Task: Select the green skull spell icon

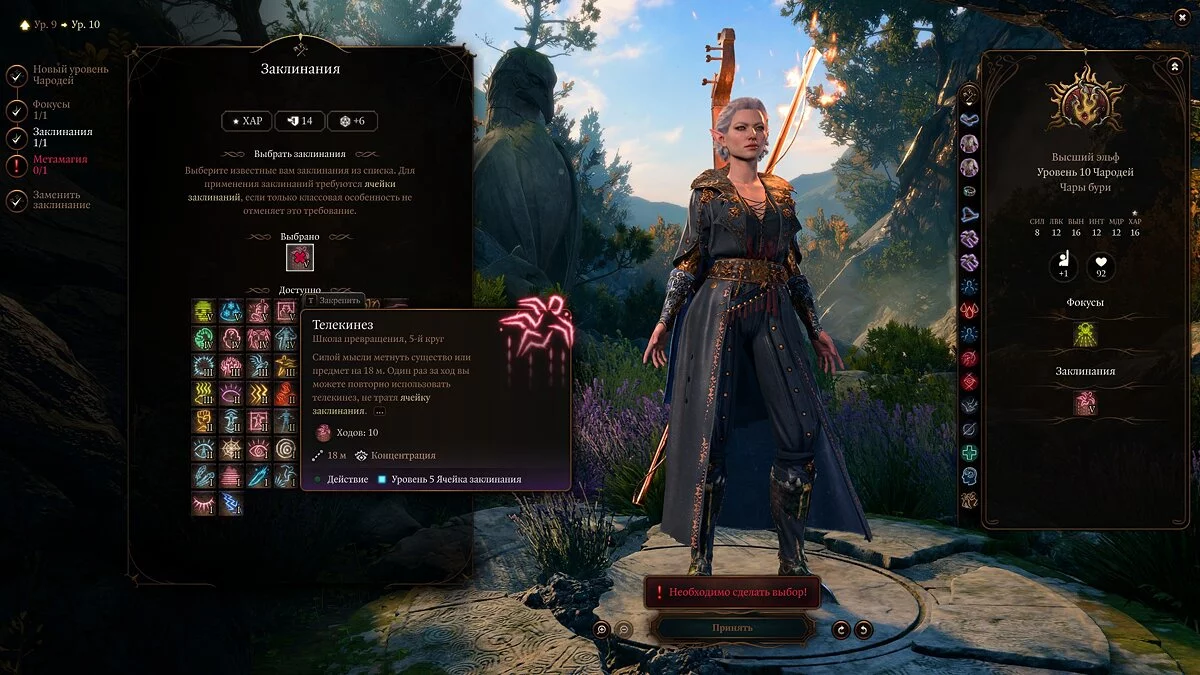Action: tap(204, 311)
